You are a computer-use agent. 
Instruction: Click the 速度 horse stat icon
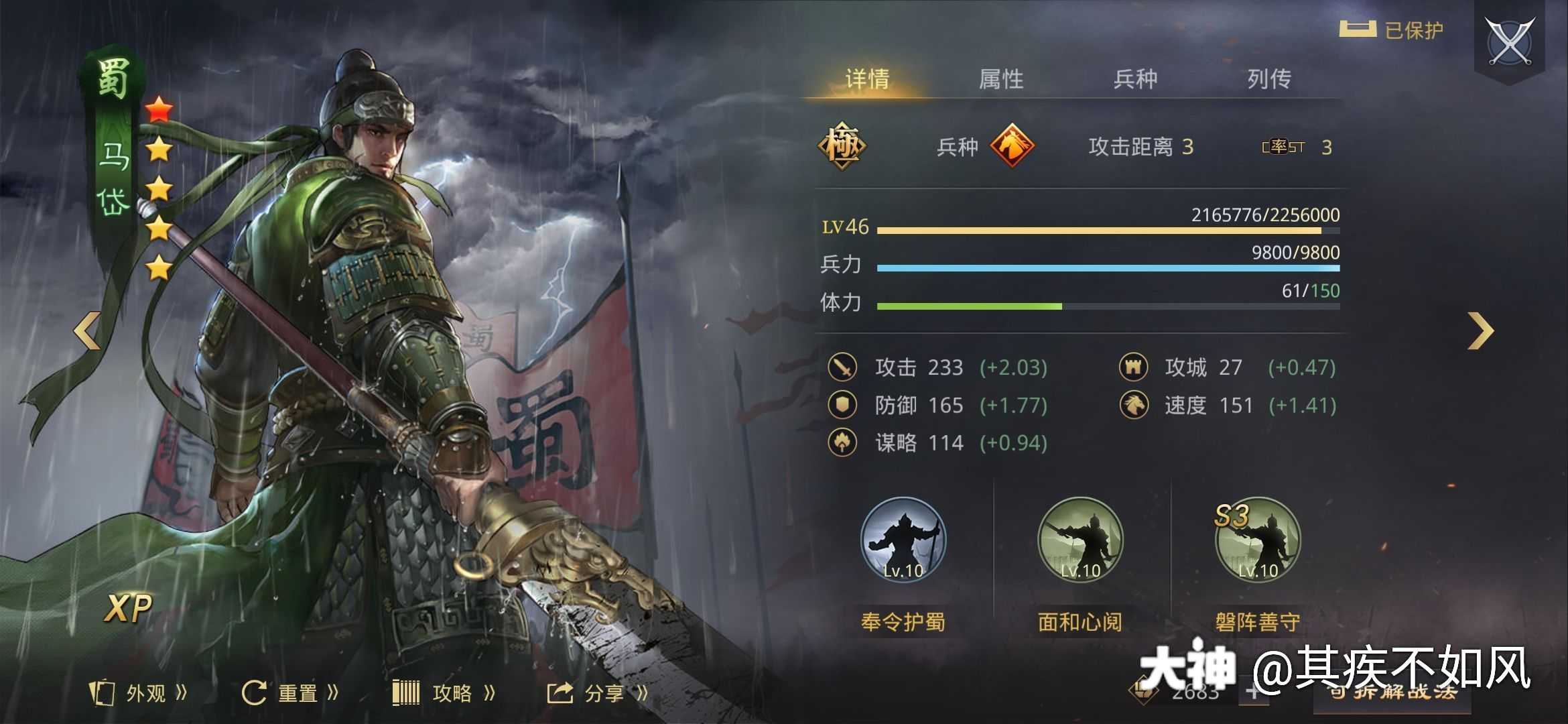pyautogui.click(x=1135, y=406)
